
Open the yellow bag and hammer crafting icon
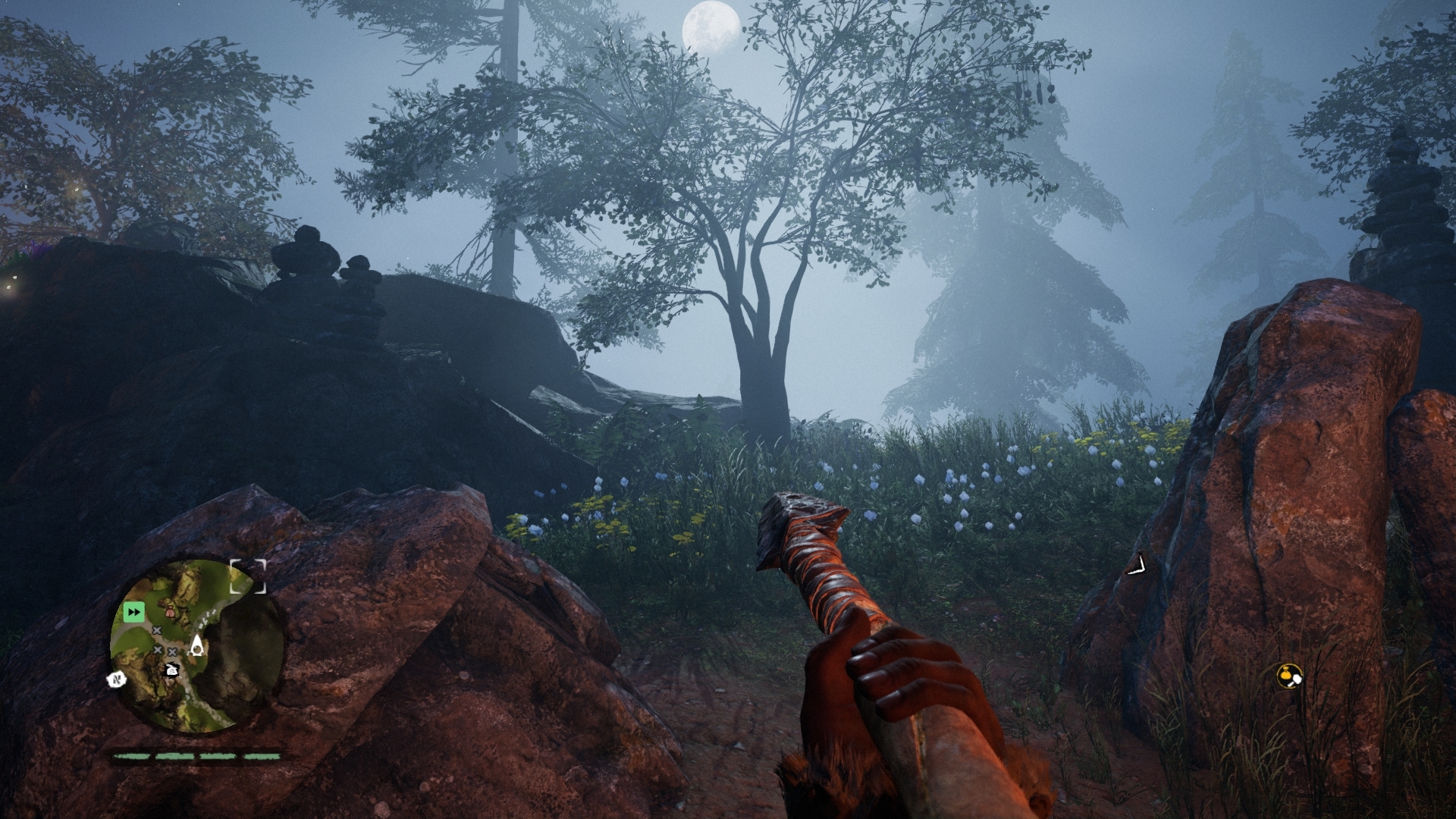[x=1288, y=675]
